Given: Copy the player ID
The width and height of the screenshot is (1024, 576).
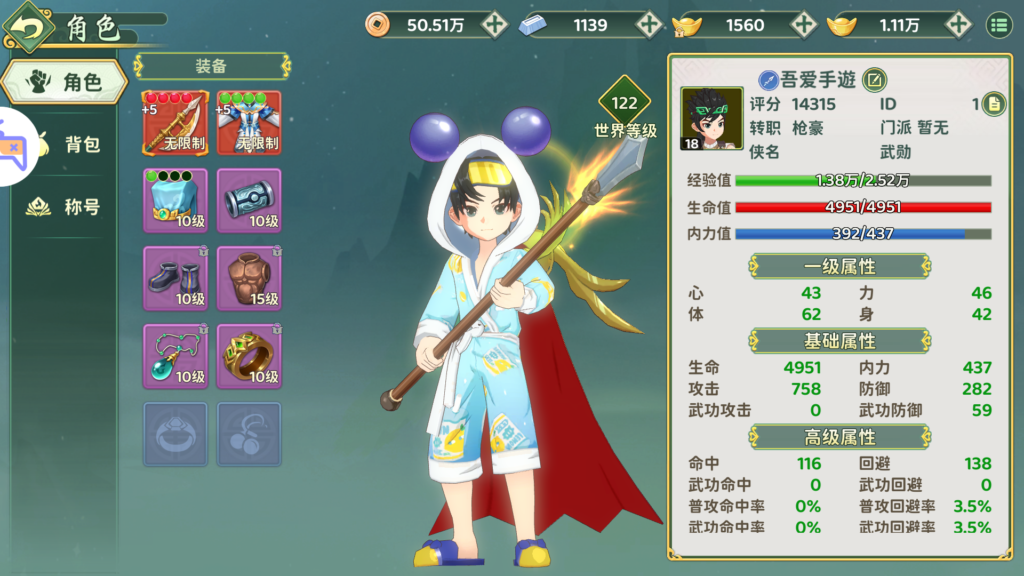Looking at the screenshot, I should (993, 103).
